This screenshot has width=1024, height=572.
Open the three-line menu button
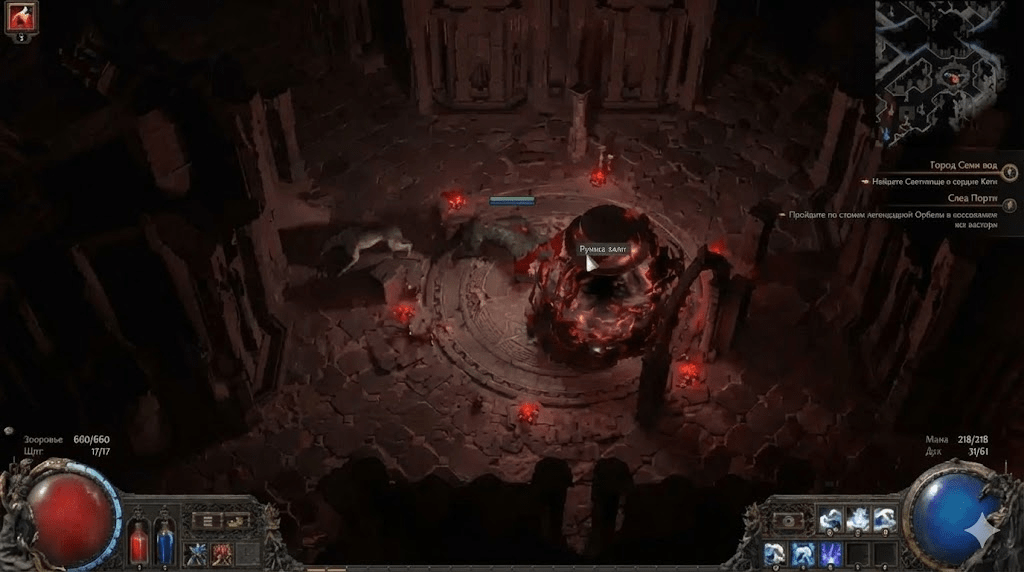point(208,520)
